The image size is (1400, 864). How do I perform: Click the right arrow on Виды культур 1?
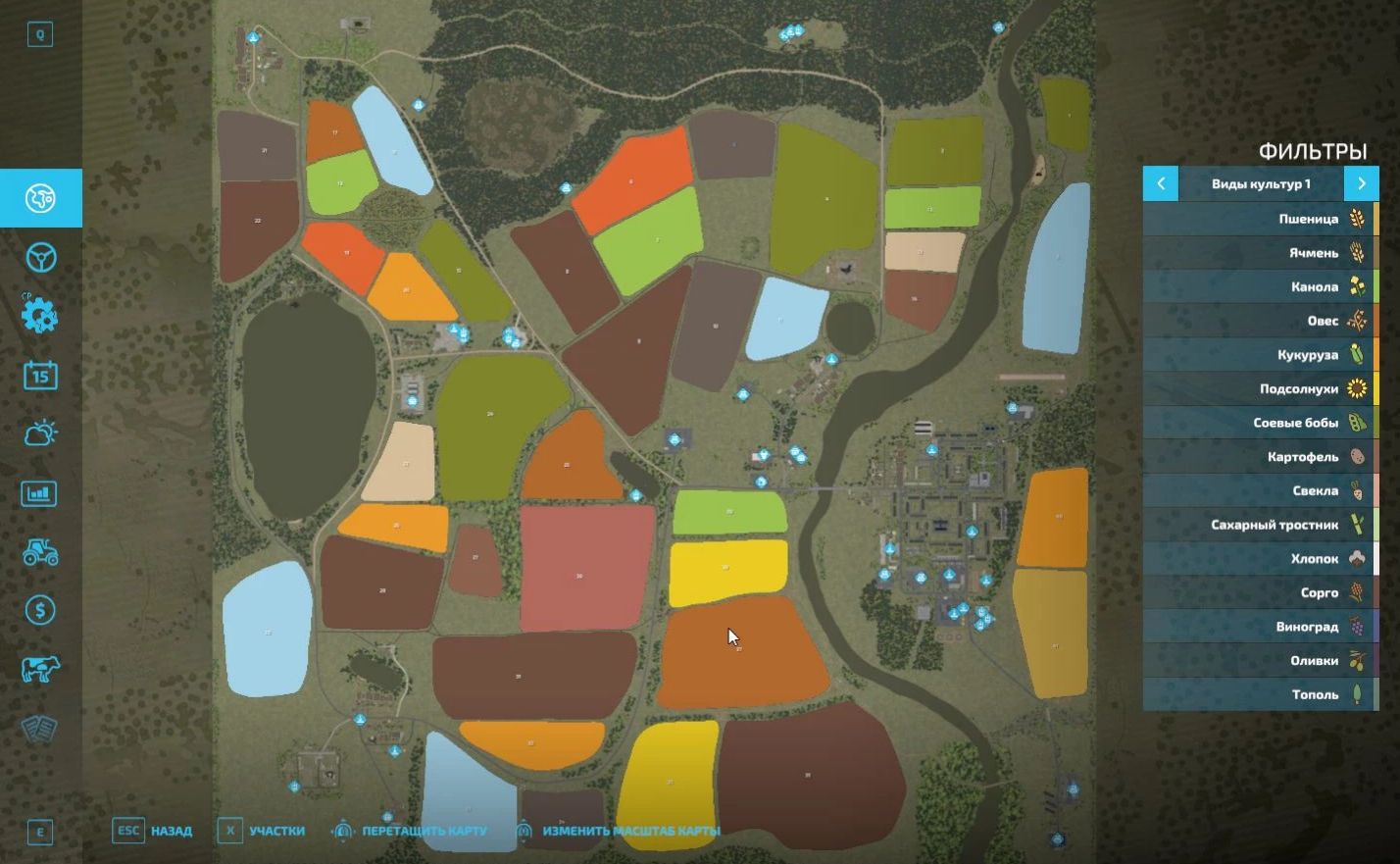click(1362, 183)
